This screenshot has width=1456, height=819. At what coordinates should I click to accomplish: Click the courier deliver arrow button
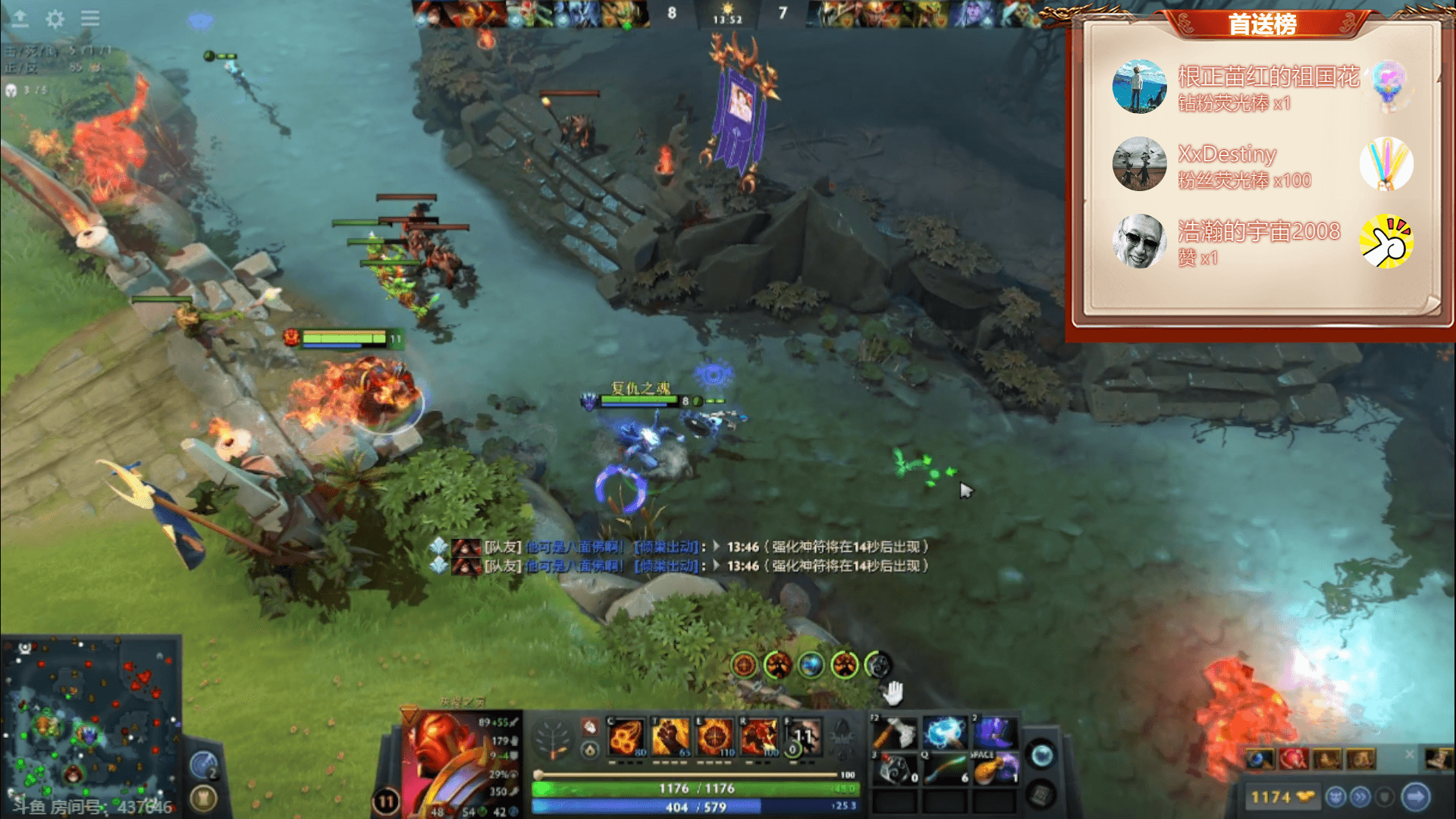(x=1415, y=797)
